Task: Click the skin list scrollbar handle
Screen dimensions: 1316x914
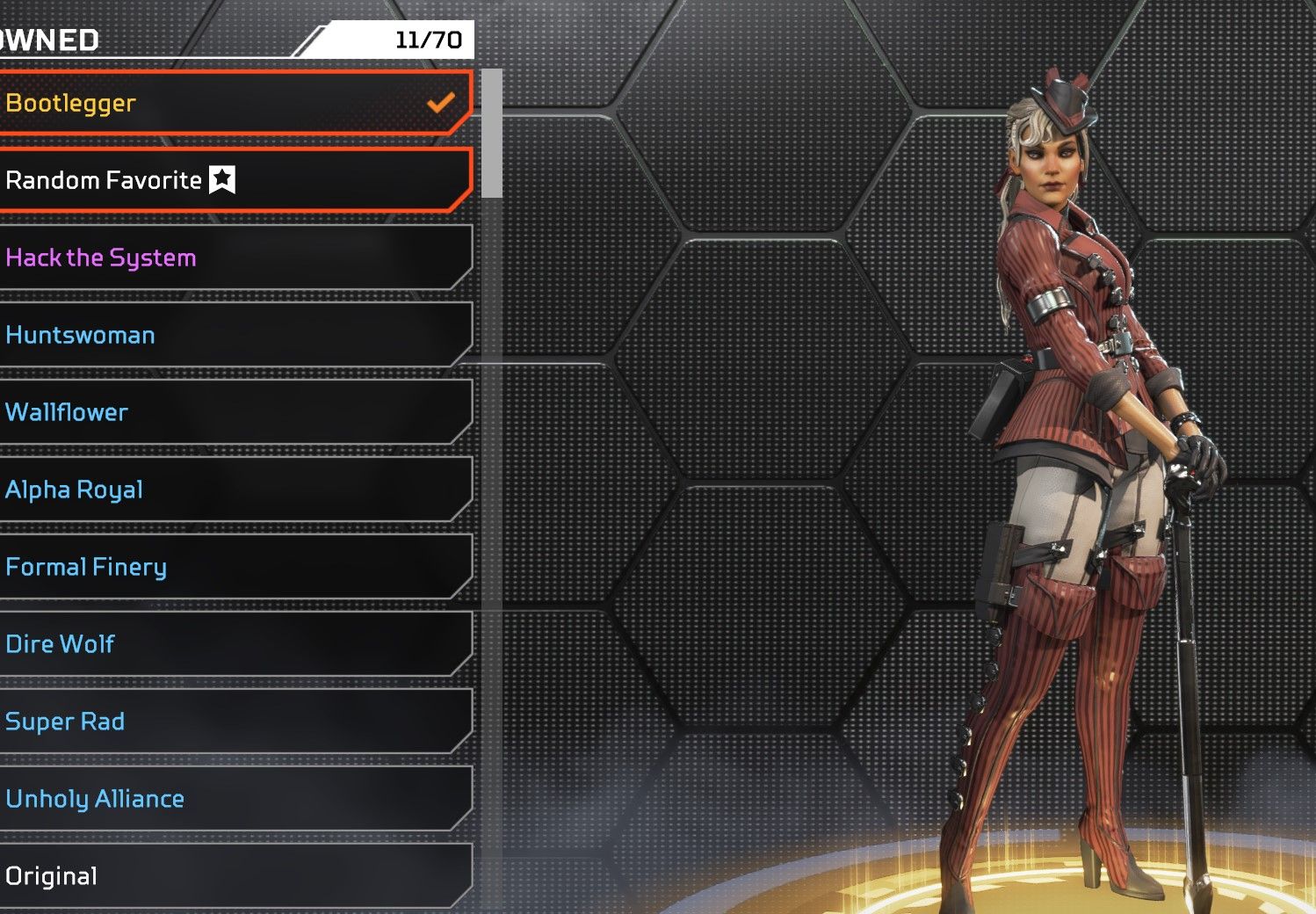Action: 492,134
